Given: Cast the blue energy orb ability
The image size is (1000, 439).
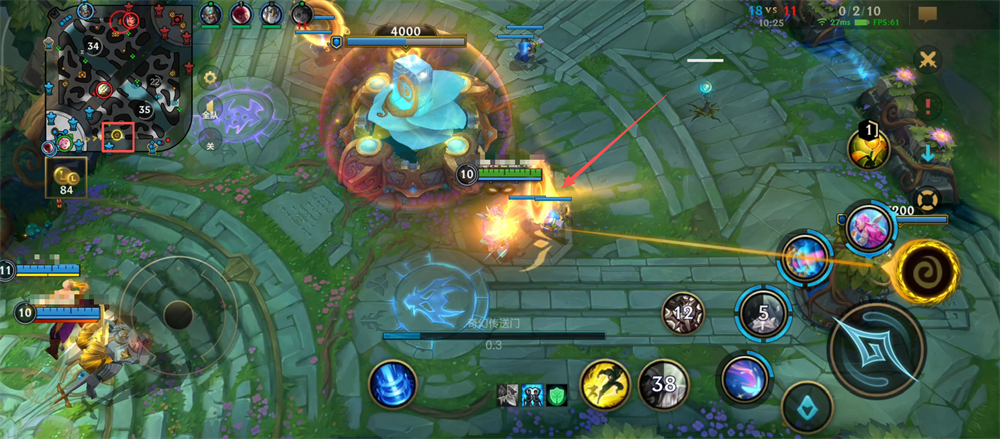Looking at the screenshot, I should (x=805, y=258).
